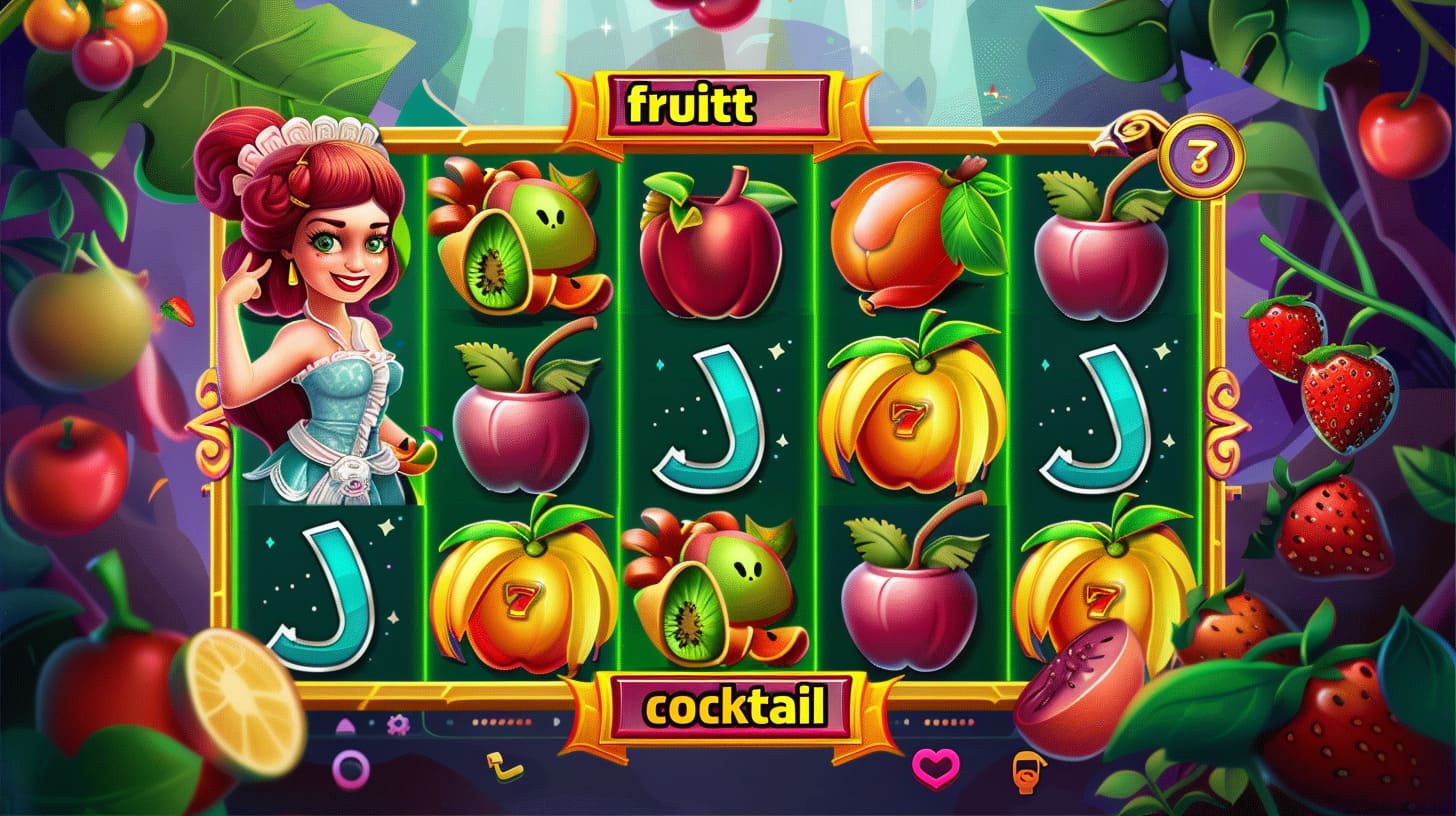
Task: Select the orange character profile icon
Action: tap(1027, 770)
